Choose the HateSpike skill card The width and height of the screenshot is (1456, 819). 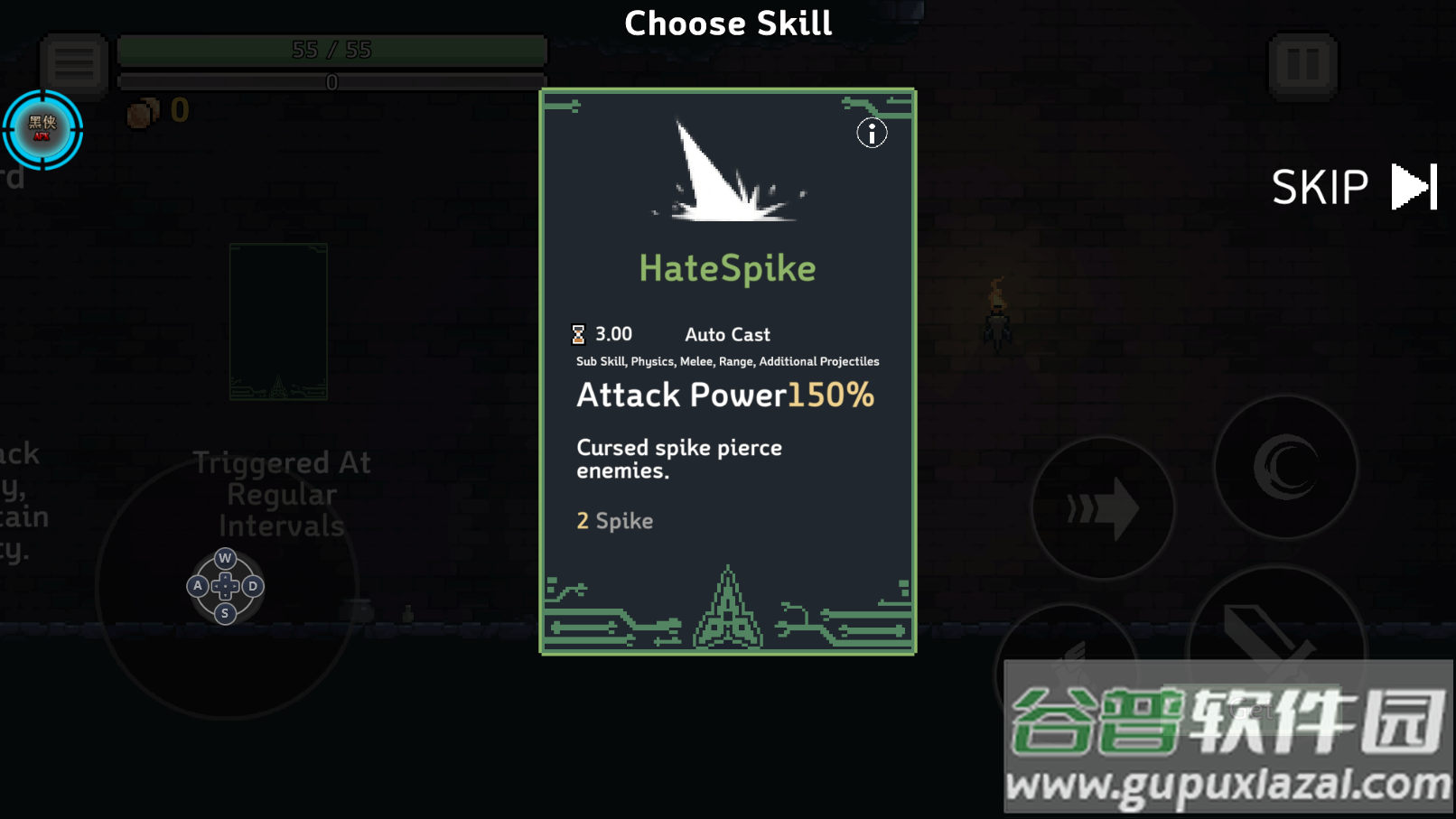(727, 371)
